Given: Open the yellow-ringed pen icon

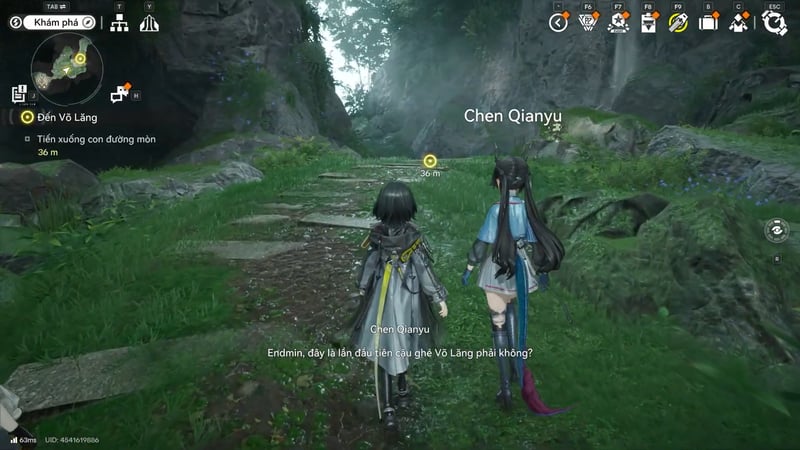Looking at the screenshot, I should [x=678, y=22].
